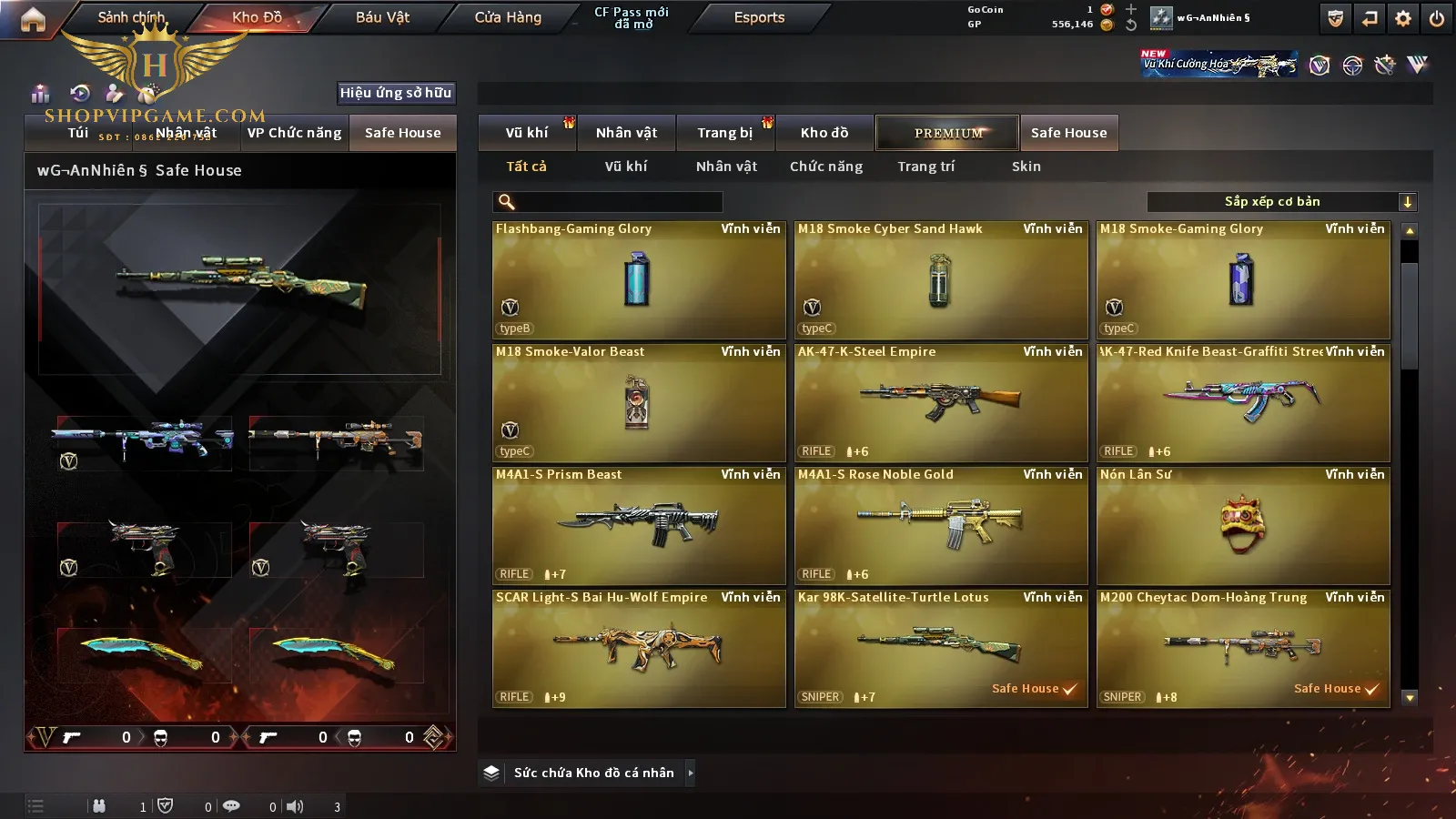Open the Sắp xếp cơ bản sort dropdown

1281,202
